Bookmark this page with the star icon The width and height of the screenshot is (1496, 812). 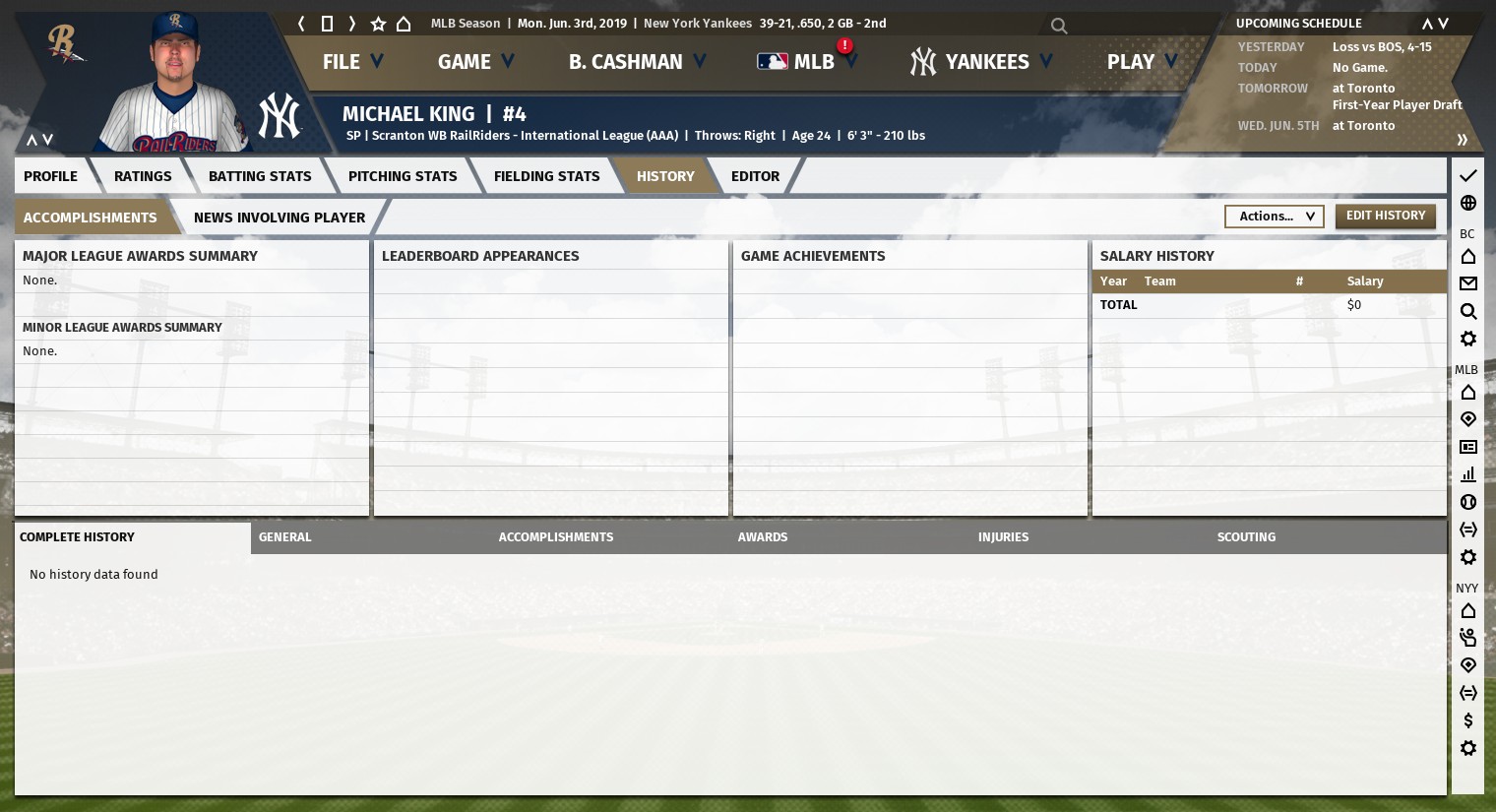click(x=378, y=24)
